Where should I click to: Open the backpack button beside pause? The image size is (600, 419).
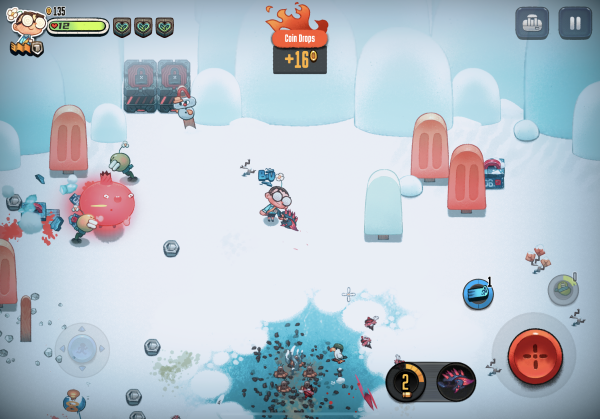(532, 22)
